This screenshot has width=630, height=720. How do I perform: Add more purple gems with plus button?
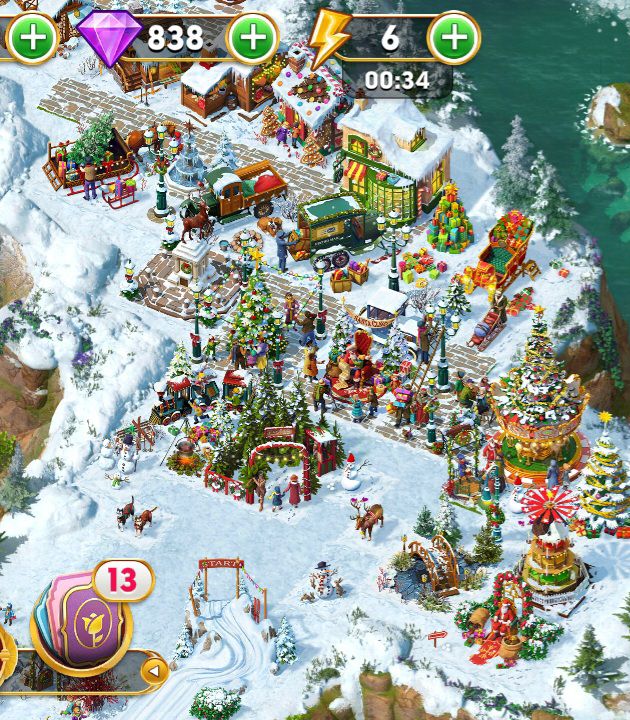253,39
